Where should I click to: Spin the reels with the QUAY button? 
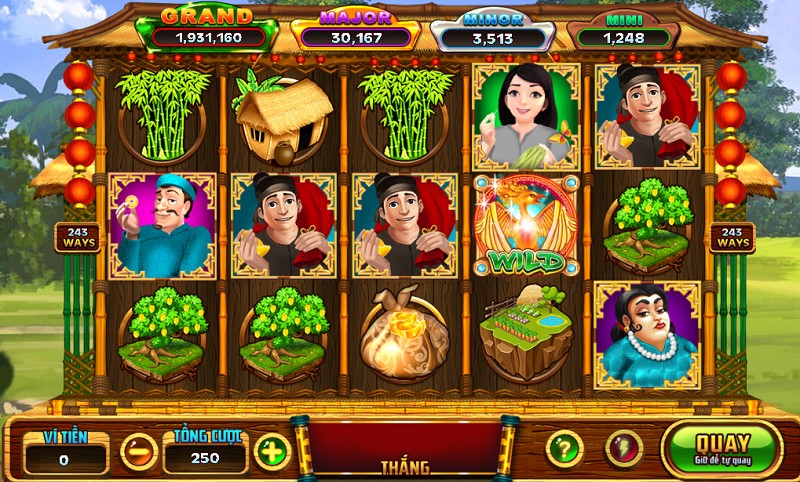pyautogui.click(x=722, y=448)
